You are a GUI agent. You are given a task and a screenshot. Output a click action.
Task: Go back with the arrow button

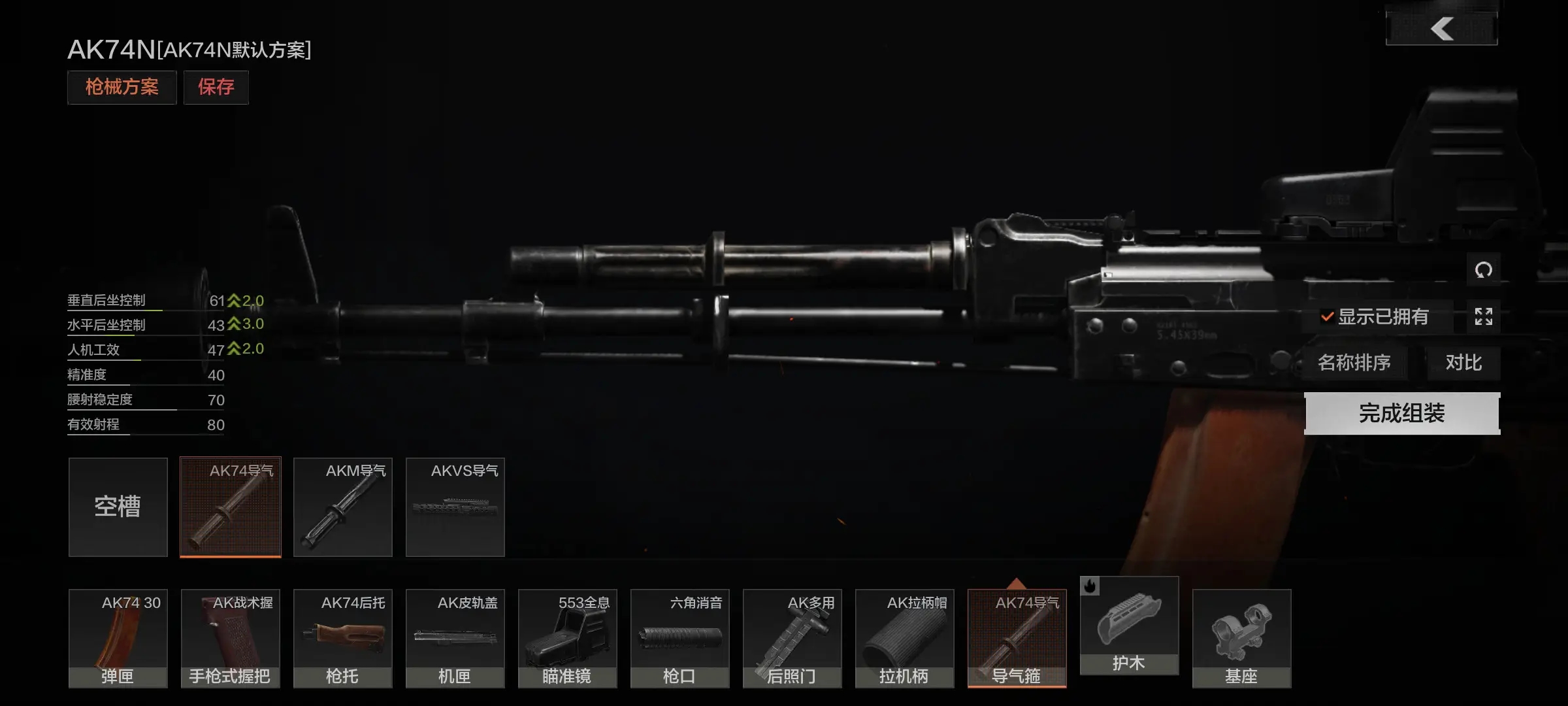pos(1441,28)
